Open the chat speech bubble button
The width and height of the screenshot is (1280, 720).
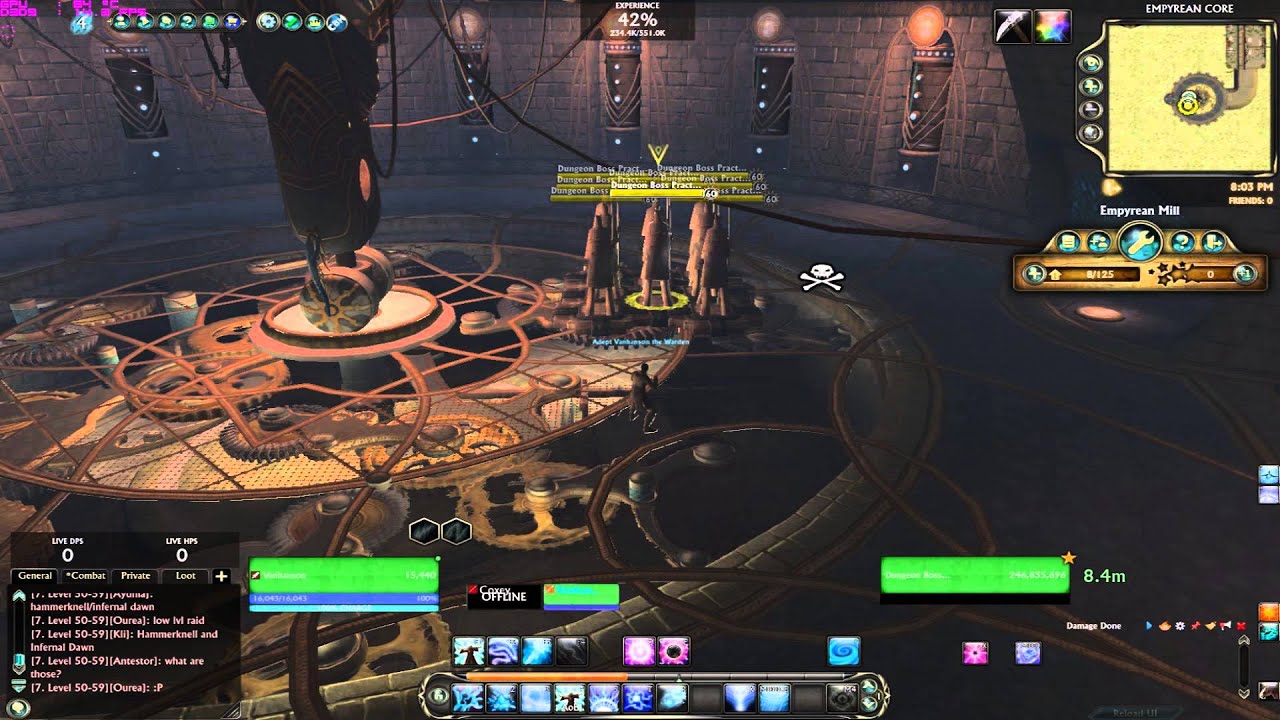point(18,708)
